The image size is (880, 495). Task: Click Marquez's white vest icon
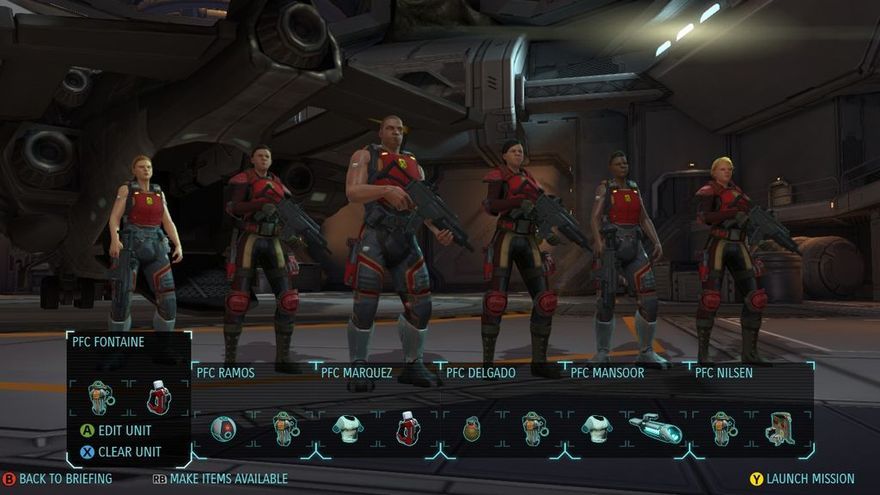coord(347,429)
